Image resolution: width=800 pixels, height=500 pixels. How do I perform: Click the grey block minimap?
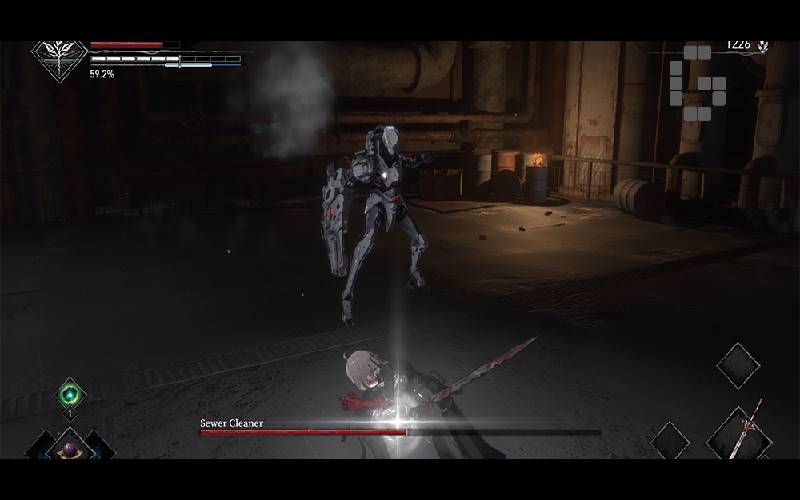click(695, 81)
